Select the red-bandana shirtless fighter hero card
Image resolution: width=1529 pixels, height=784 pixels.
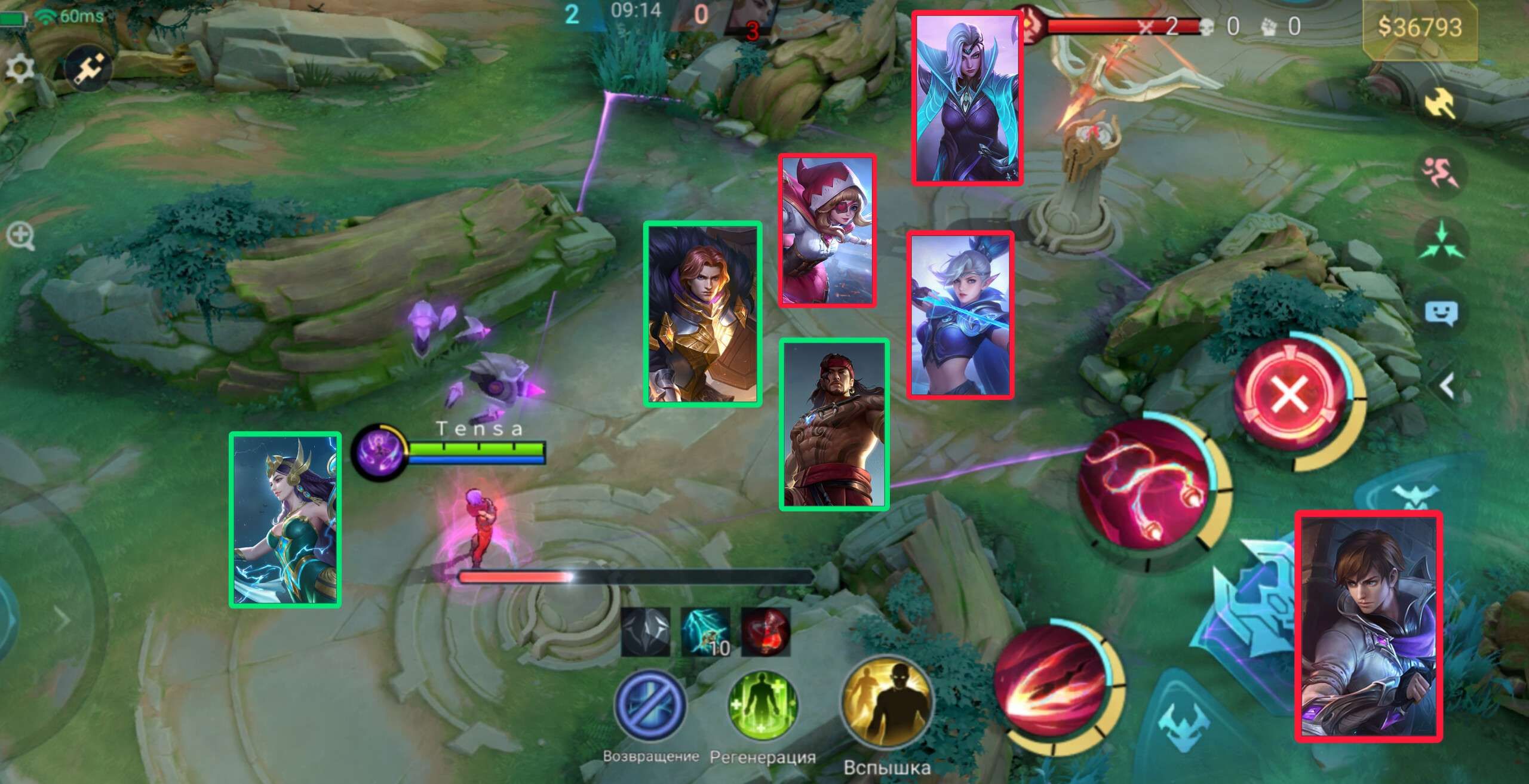coord(834,425)
